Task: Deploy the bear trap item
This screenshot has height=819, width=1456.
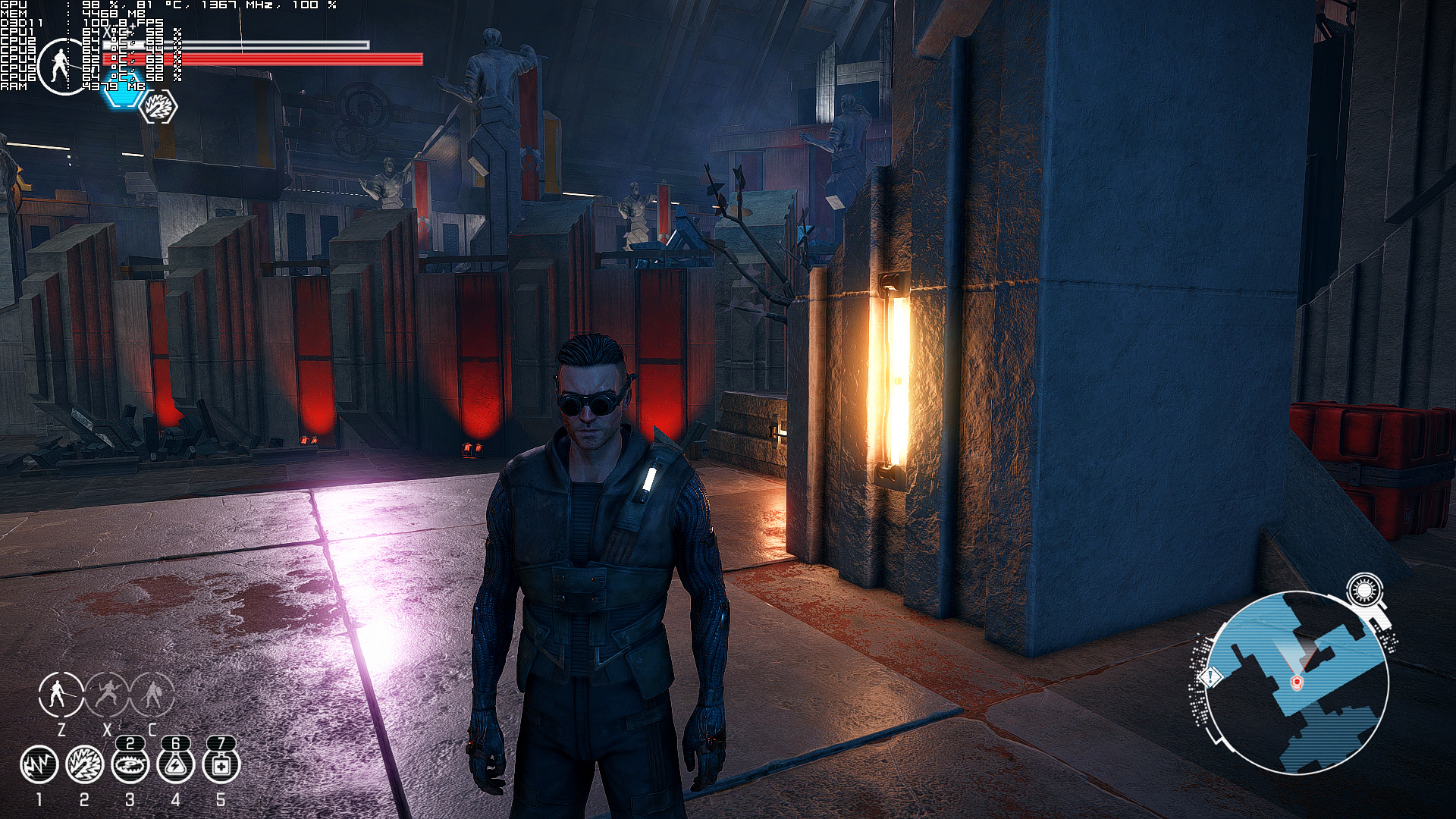Action: 130,765
